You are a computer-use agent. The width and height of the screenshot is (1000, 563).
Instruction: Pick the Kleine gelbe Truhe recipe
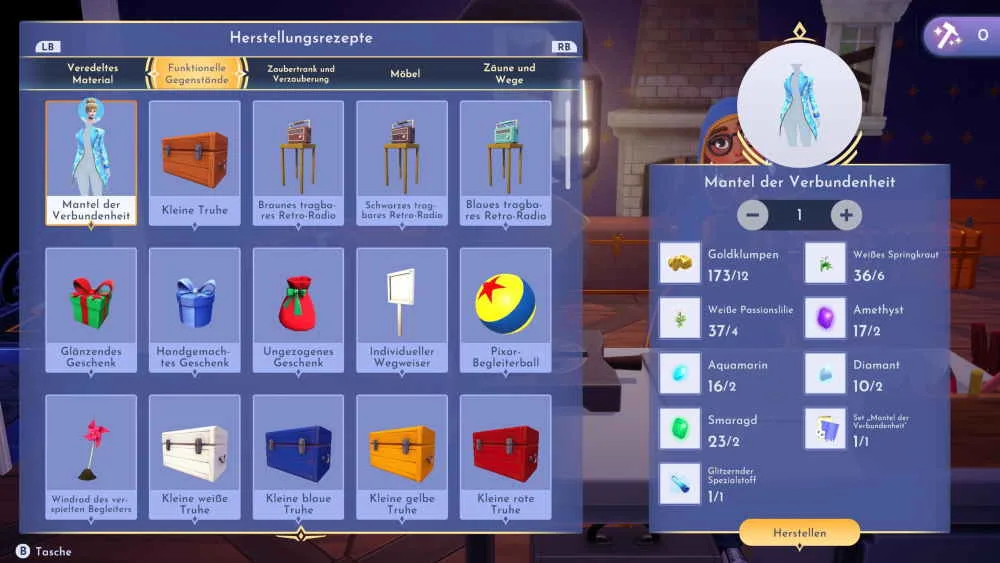pyautogui.click(x=402, y=457)
